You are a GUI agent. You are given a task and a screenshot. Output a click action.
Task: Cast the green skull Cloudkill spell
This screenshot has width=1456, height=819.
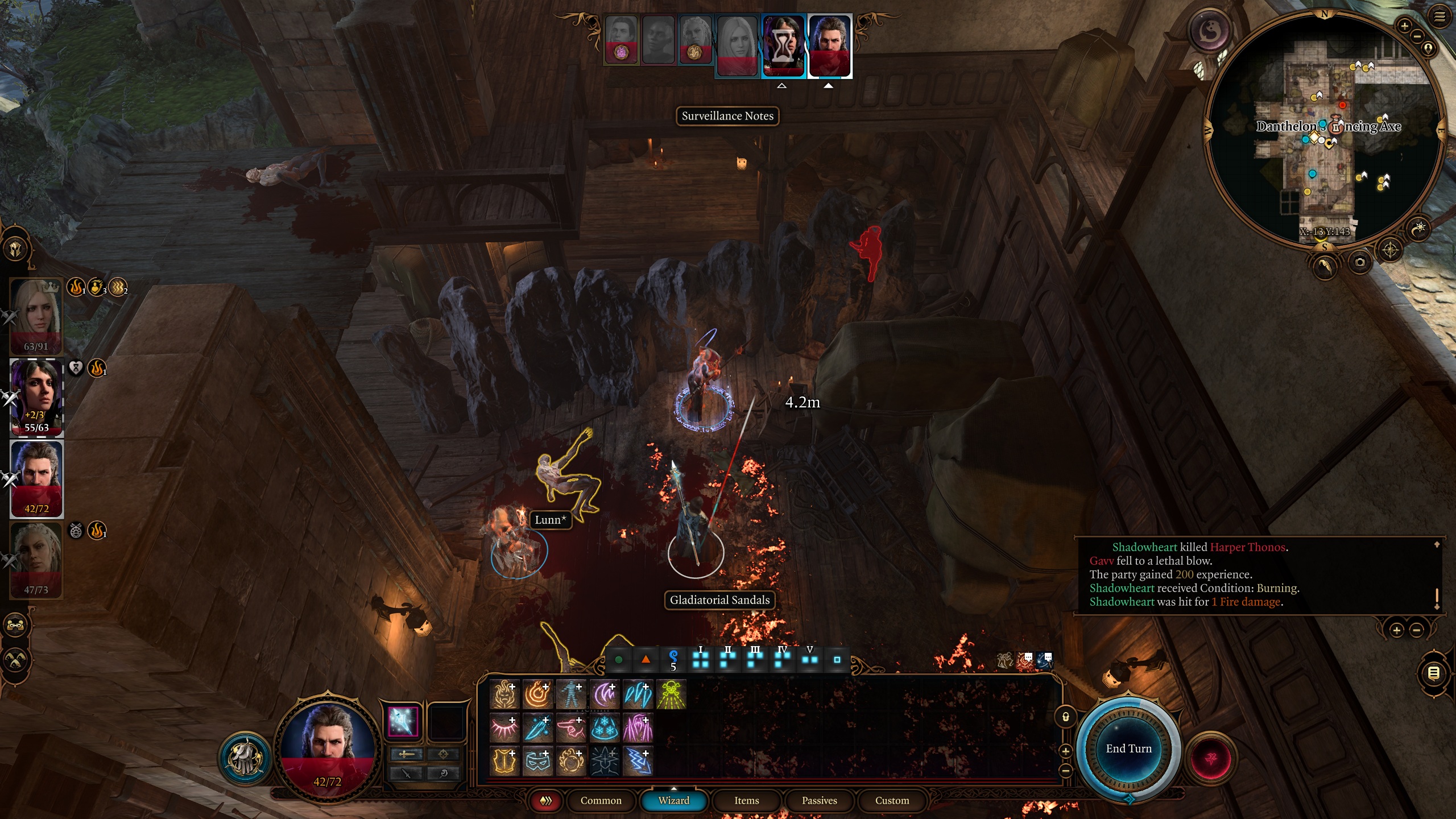tap(671, 695)
